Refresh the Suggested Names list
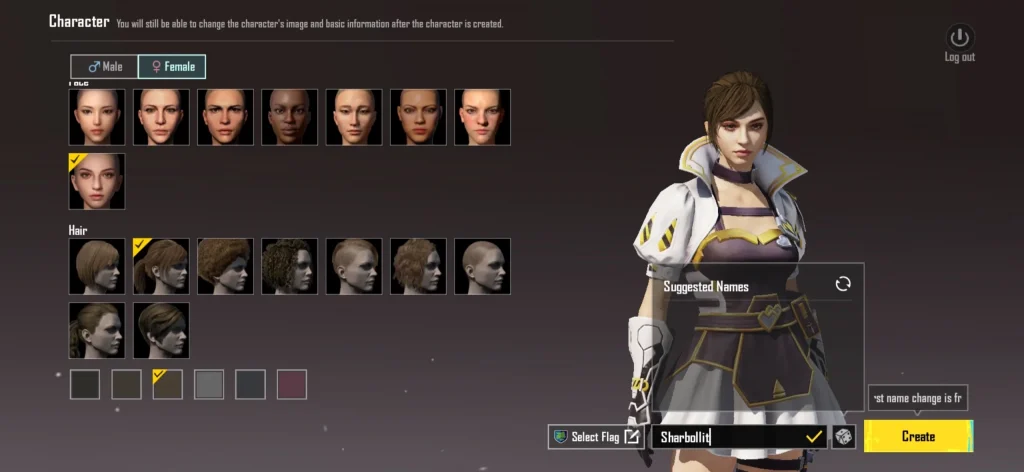 click(843, 285)
